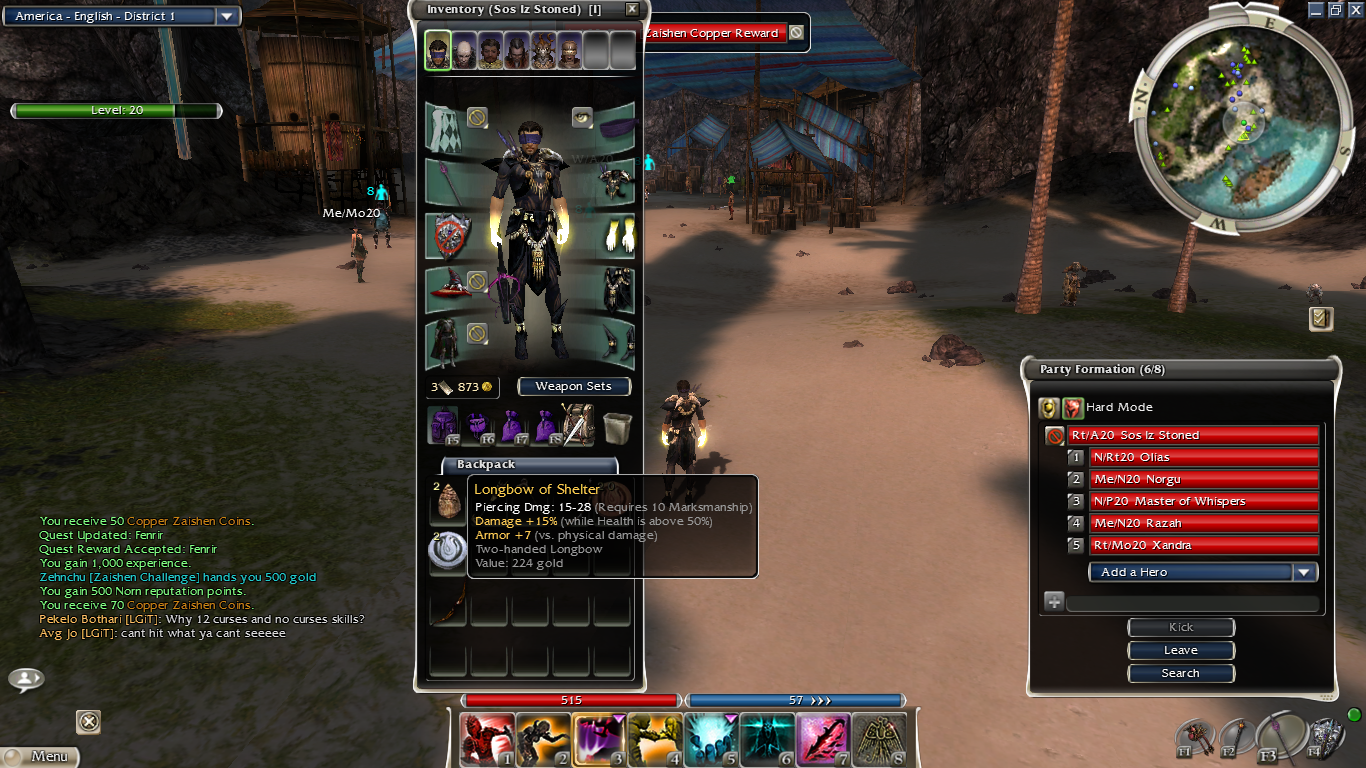Click the trash can inventory icon
Viewport: 1366px width, 768px height.
(618, 426)
